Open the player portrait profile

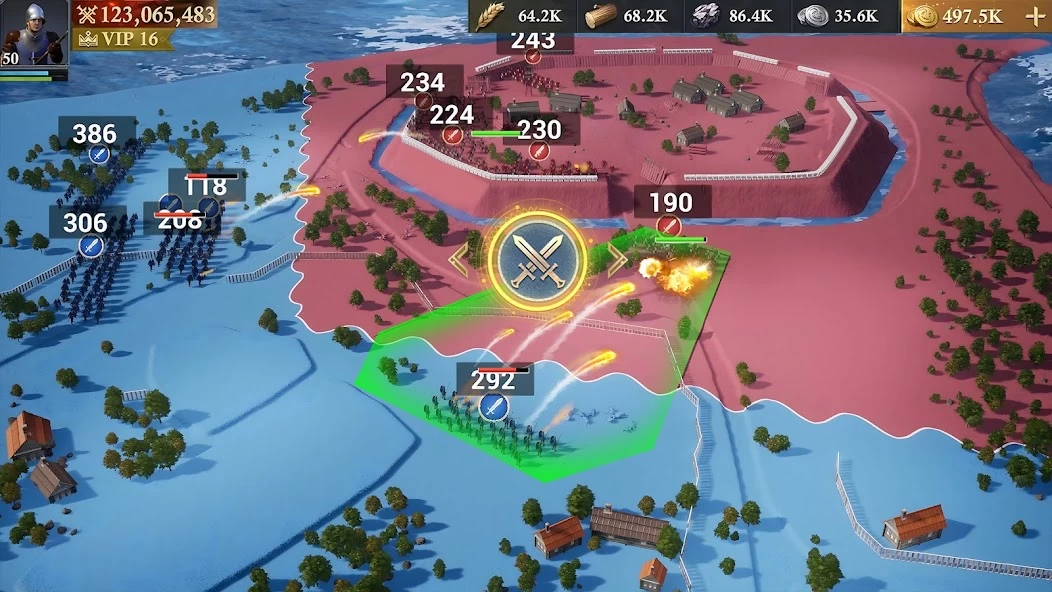(x=34, y=32)
